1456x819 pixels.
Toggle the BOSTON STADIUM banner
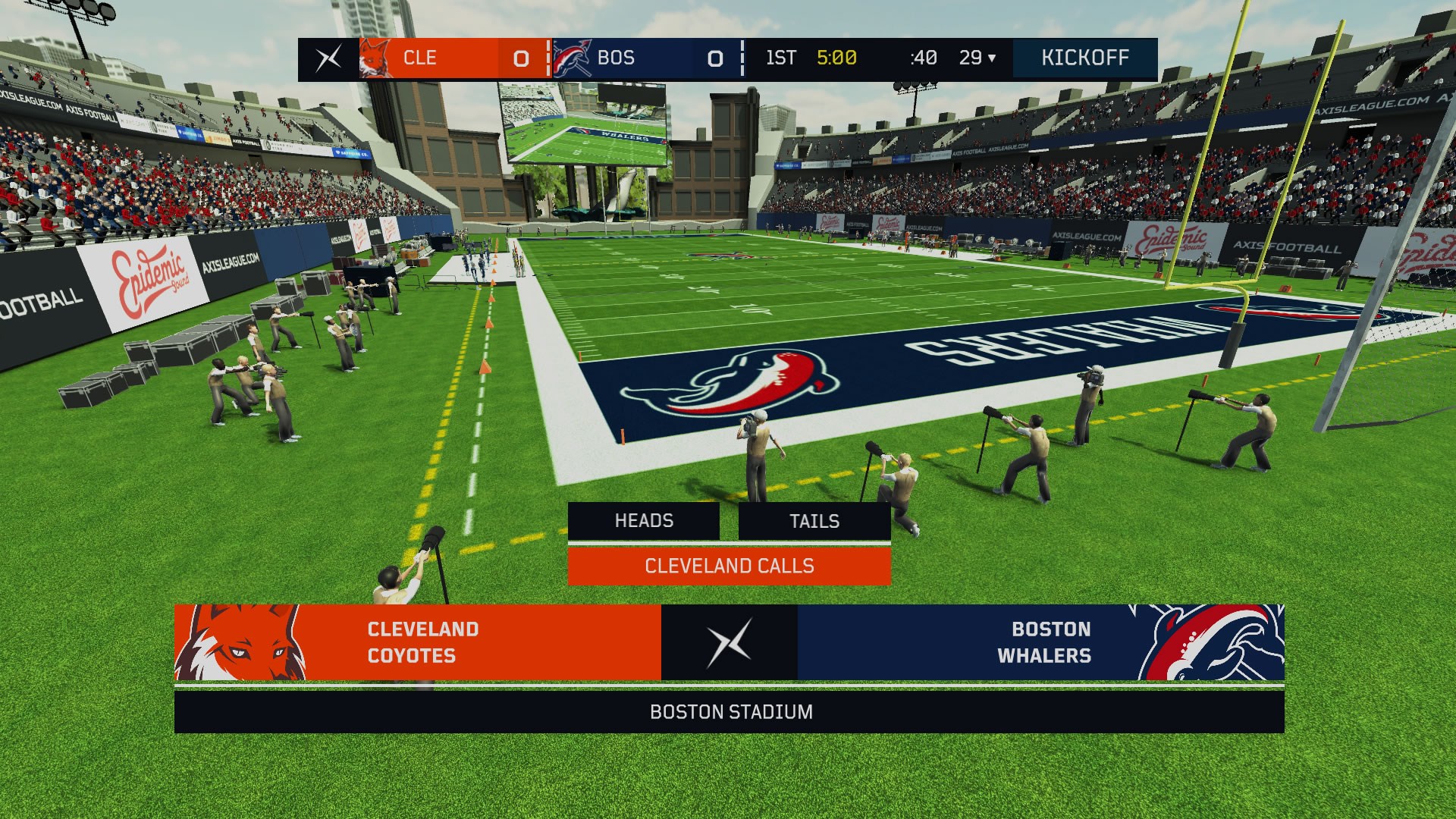[728, 712]
